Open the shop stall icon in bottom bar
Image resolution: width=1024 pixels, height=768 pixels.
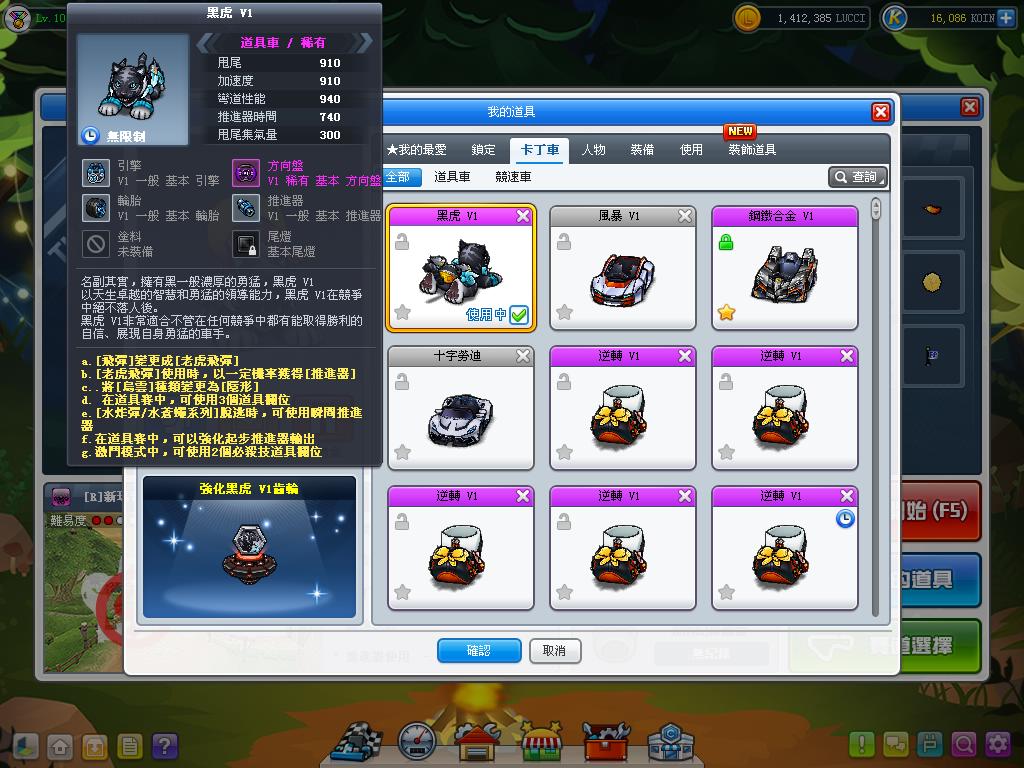(541, 742)
